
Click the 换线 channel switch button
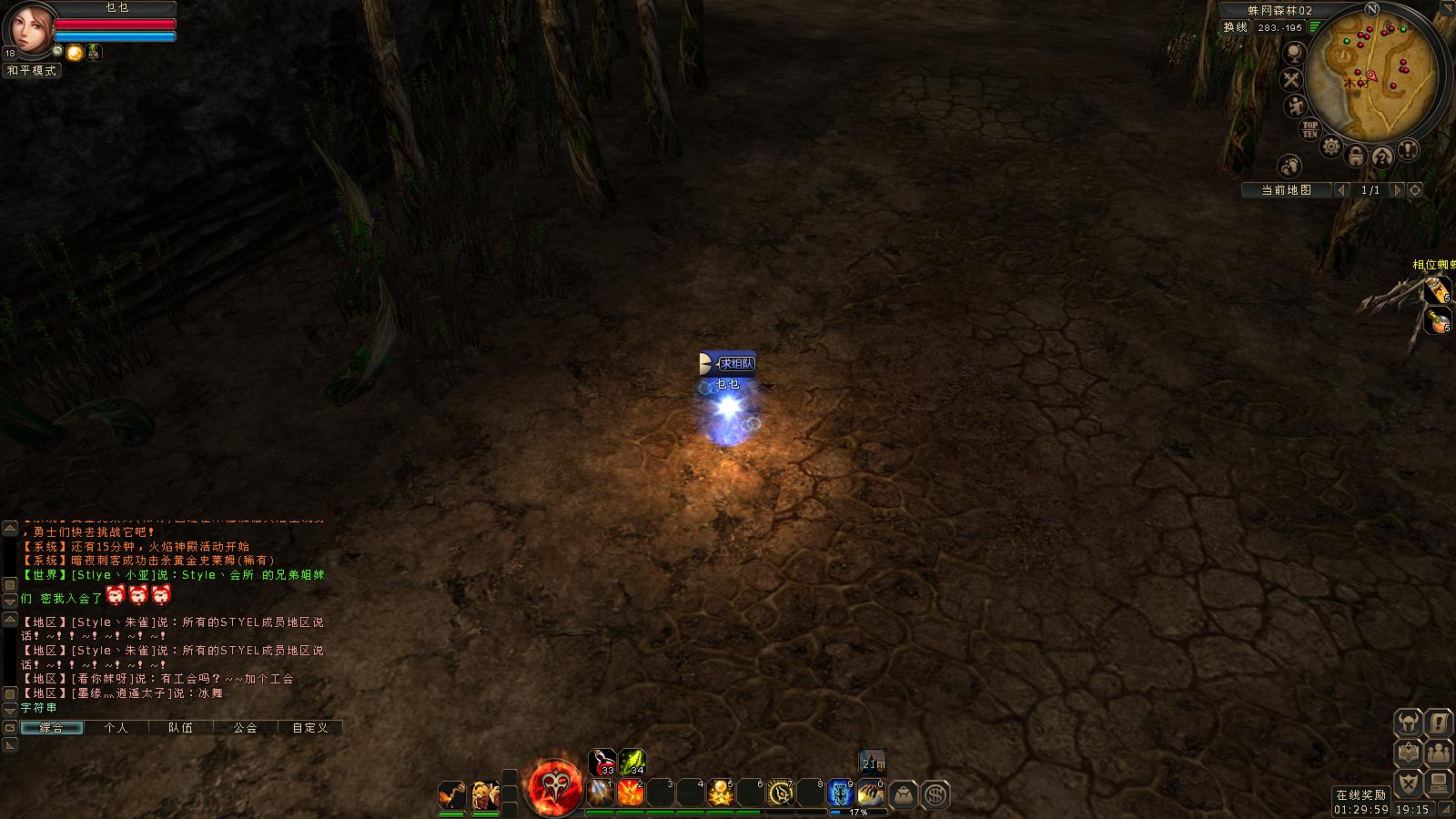(x=1235, y=27)
